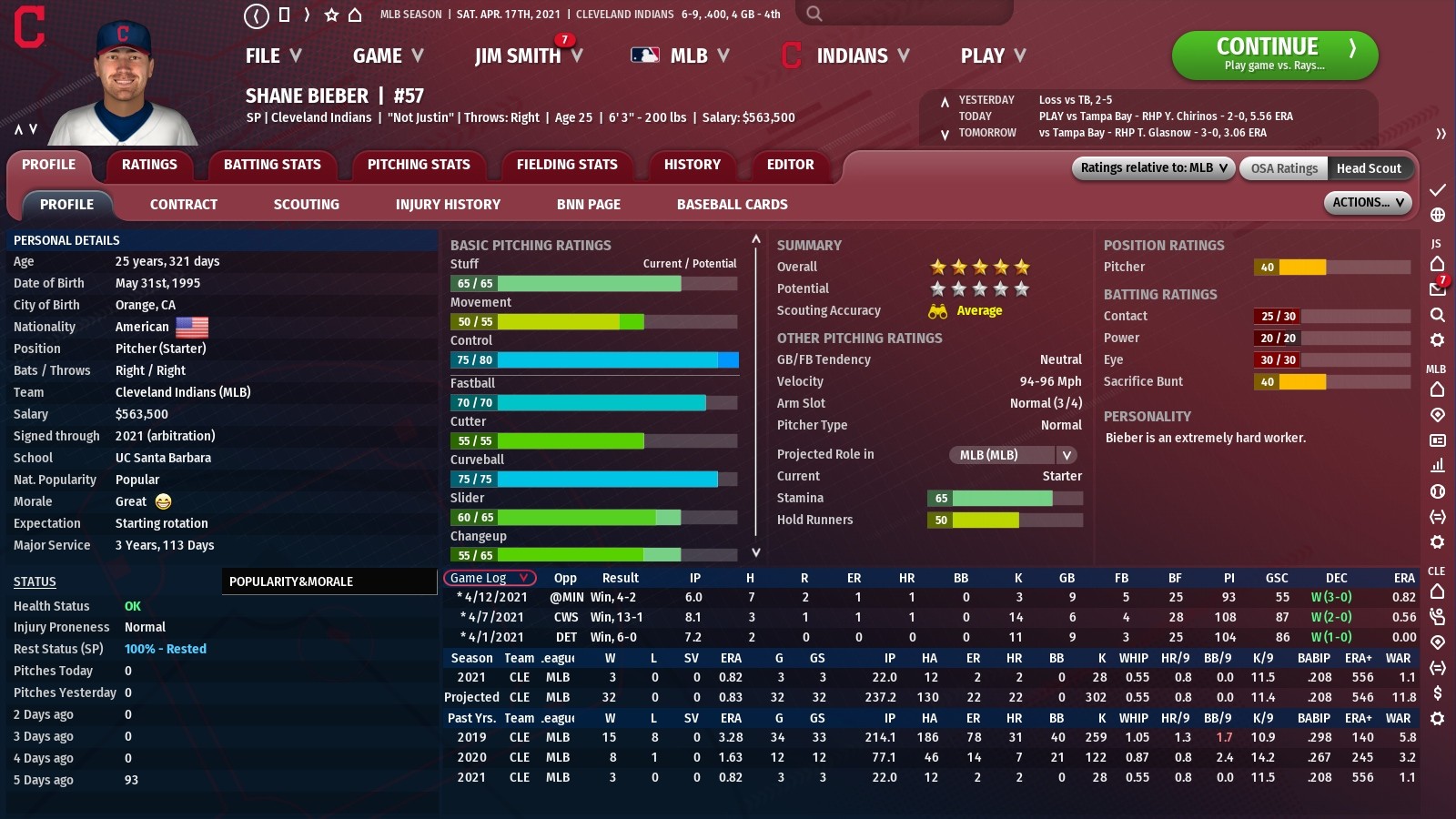Open the FILE menu

coord(262,56)
